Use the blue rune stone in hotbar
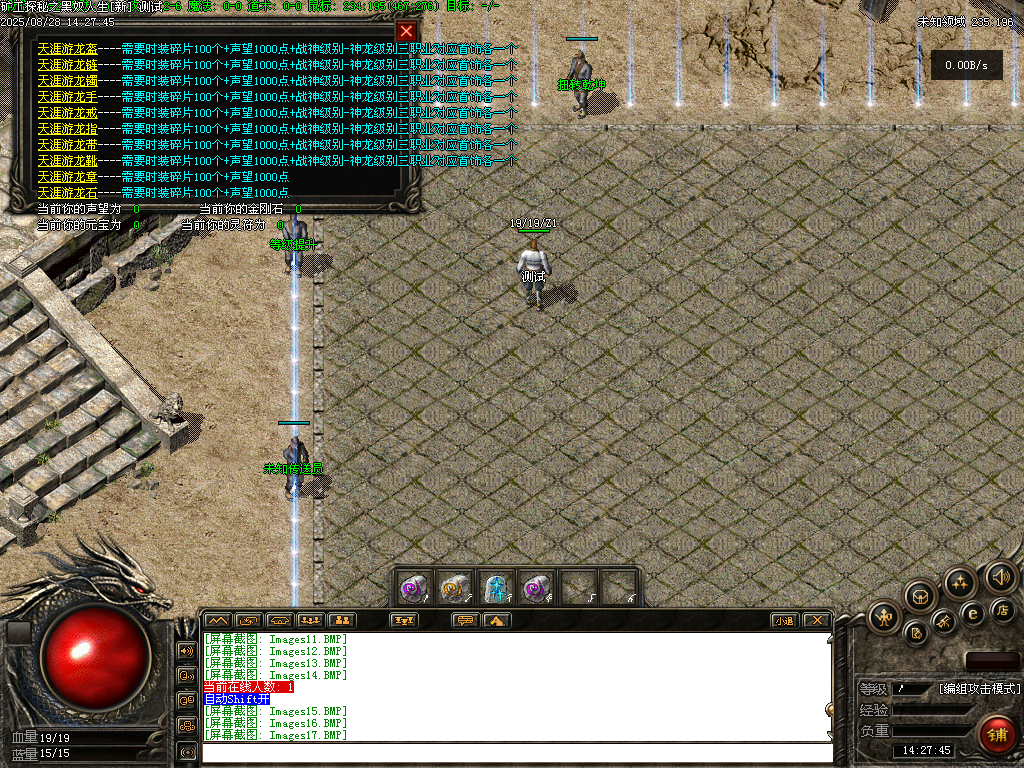 click(x=497, y=588)
